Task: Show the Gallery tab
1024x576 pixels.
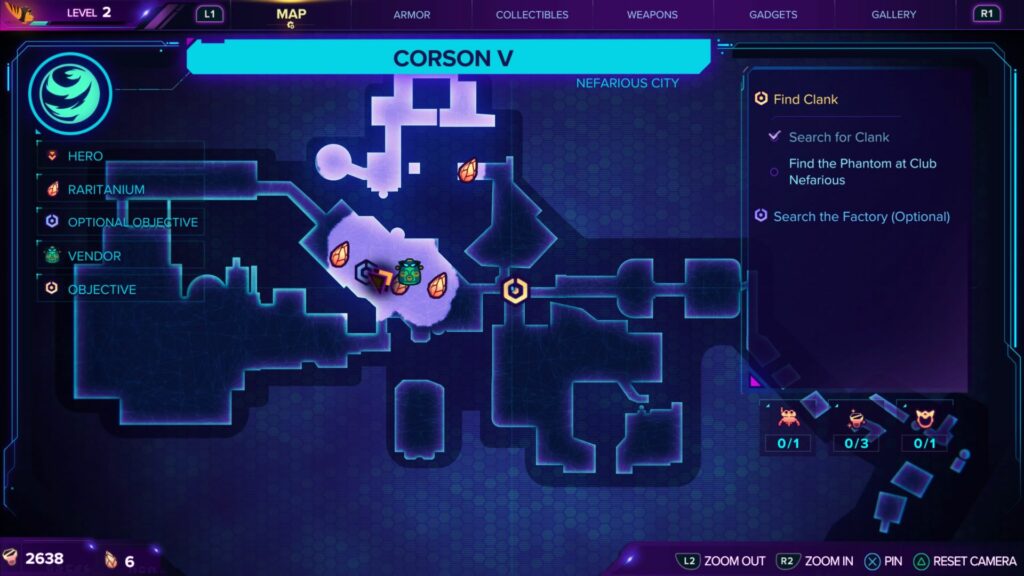Action: click(893, 15)
